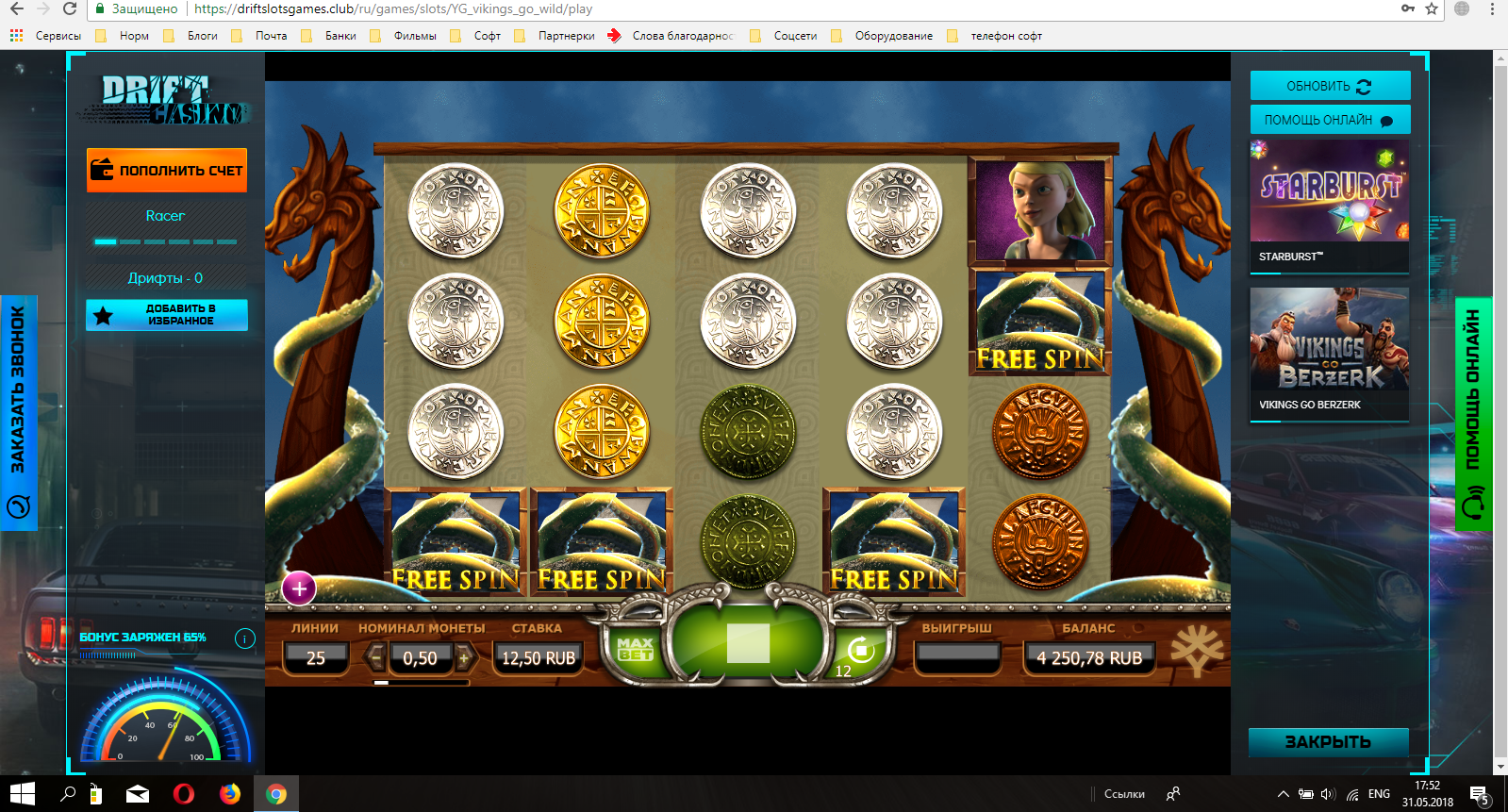
Task: Stop the reels with the green center button
Action: click(748, 644)
